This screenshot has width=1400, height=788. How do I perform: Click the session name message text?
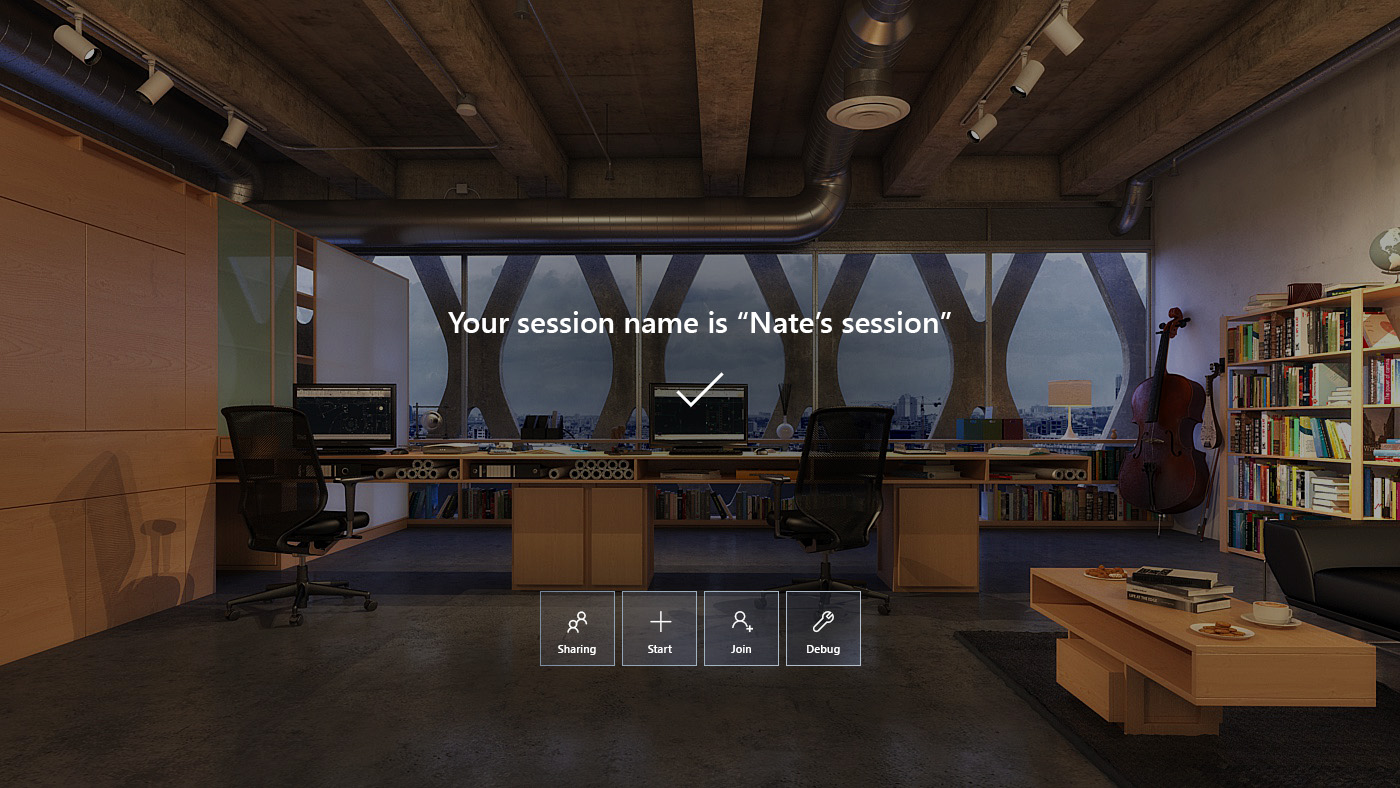700,323
